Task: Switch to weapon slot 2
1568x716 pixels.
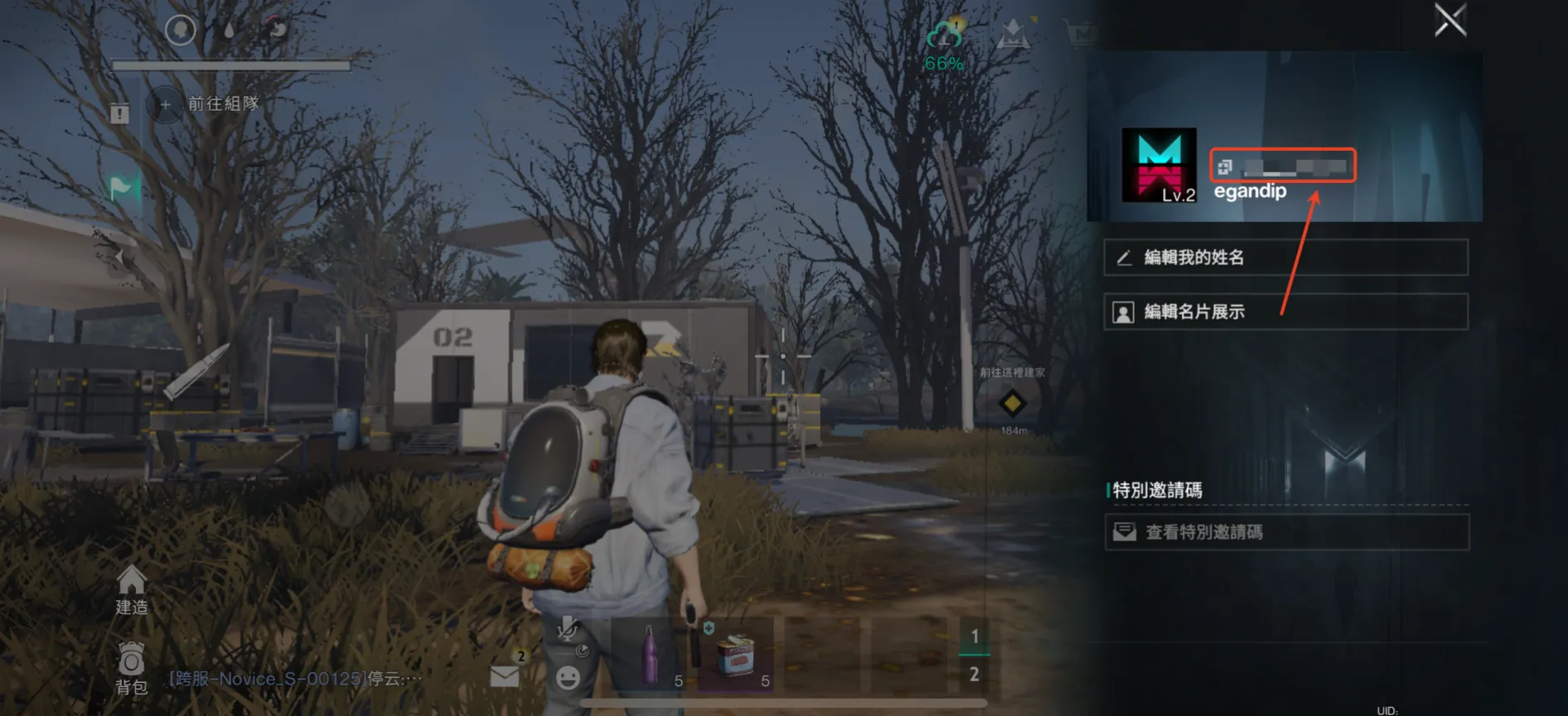Action: click(974, 675)
